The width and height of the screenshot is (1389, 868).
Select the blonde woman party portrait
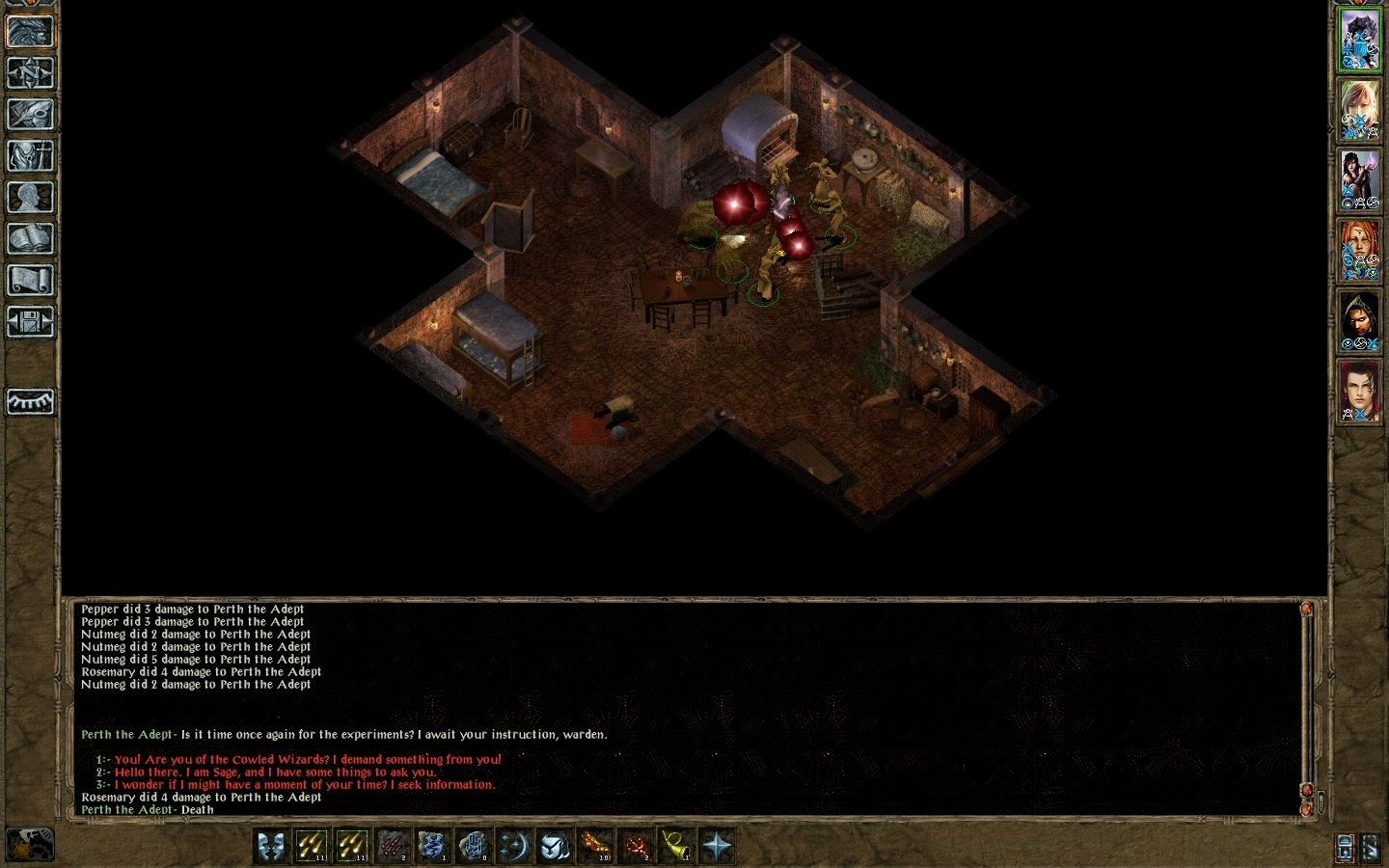click(1359, 111)
